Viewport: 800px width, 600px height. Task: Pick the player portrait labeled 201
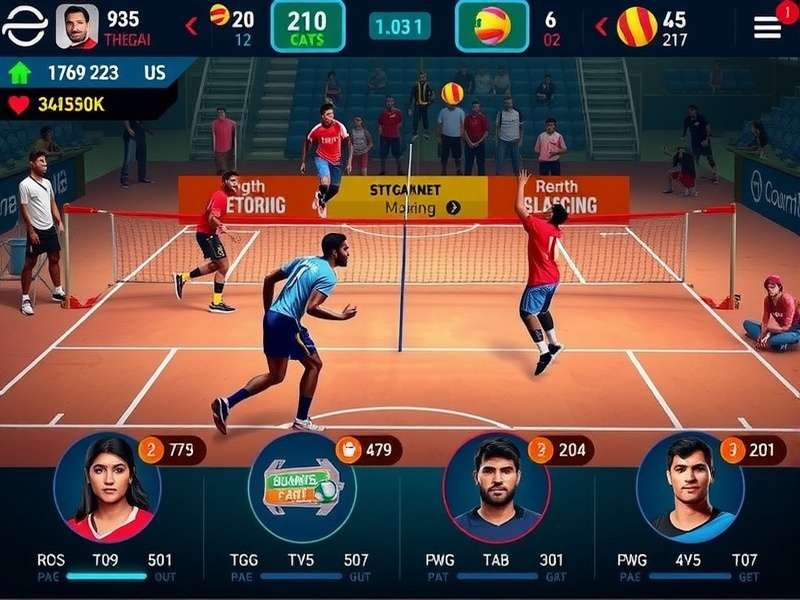pyautogui.click(x=690, y=489)
